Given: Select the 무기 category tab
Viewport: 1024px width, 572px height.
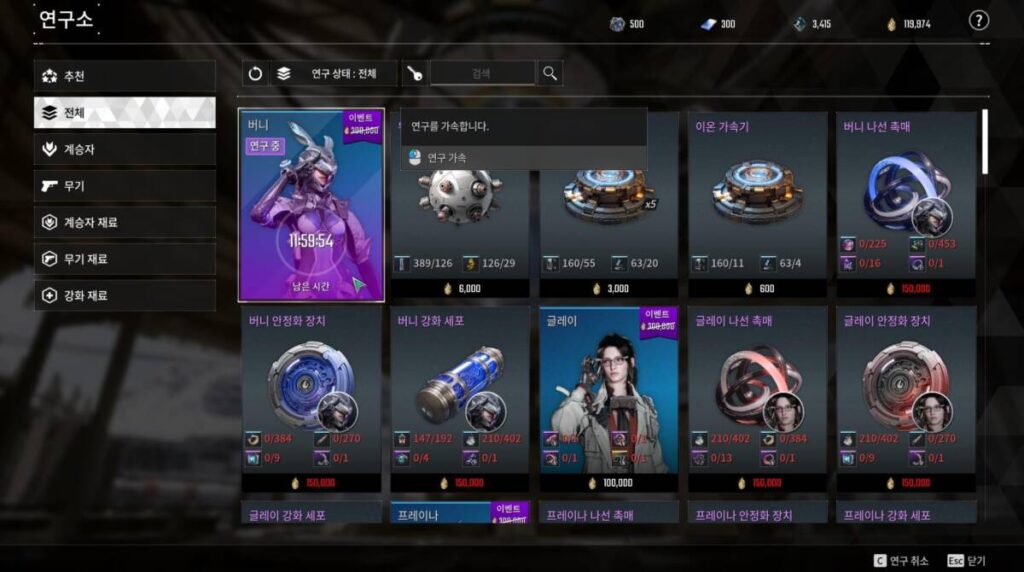Looking at the screenshot, I should [x=124, y=186].
